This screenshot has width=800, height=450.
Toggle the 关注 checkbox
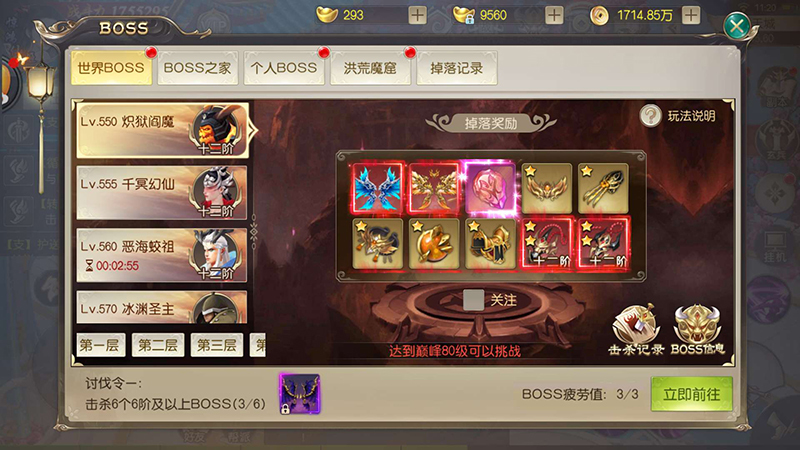475,298
